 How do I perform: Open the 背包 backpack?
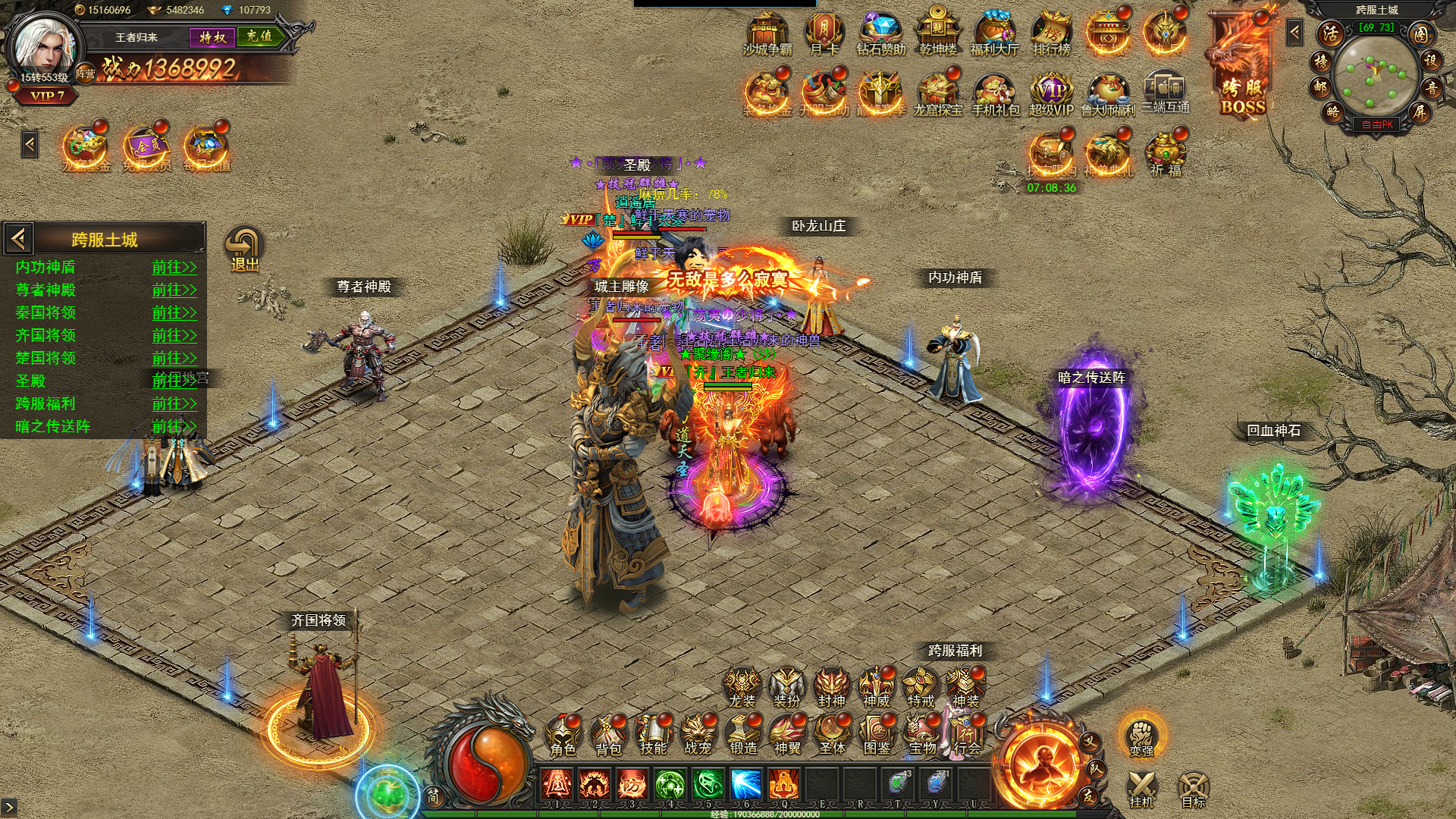[x=607, y=736]
